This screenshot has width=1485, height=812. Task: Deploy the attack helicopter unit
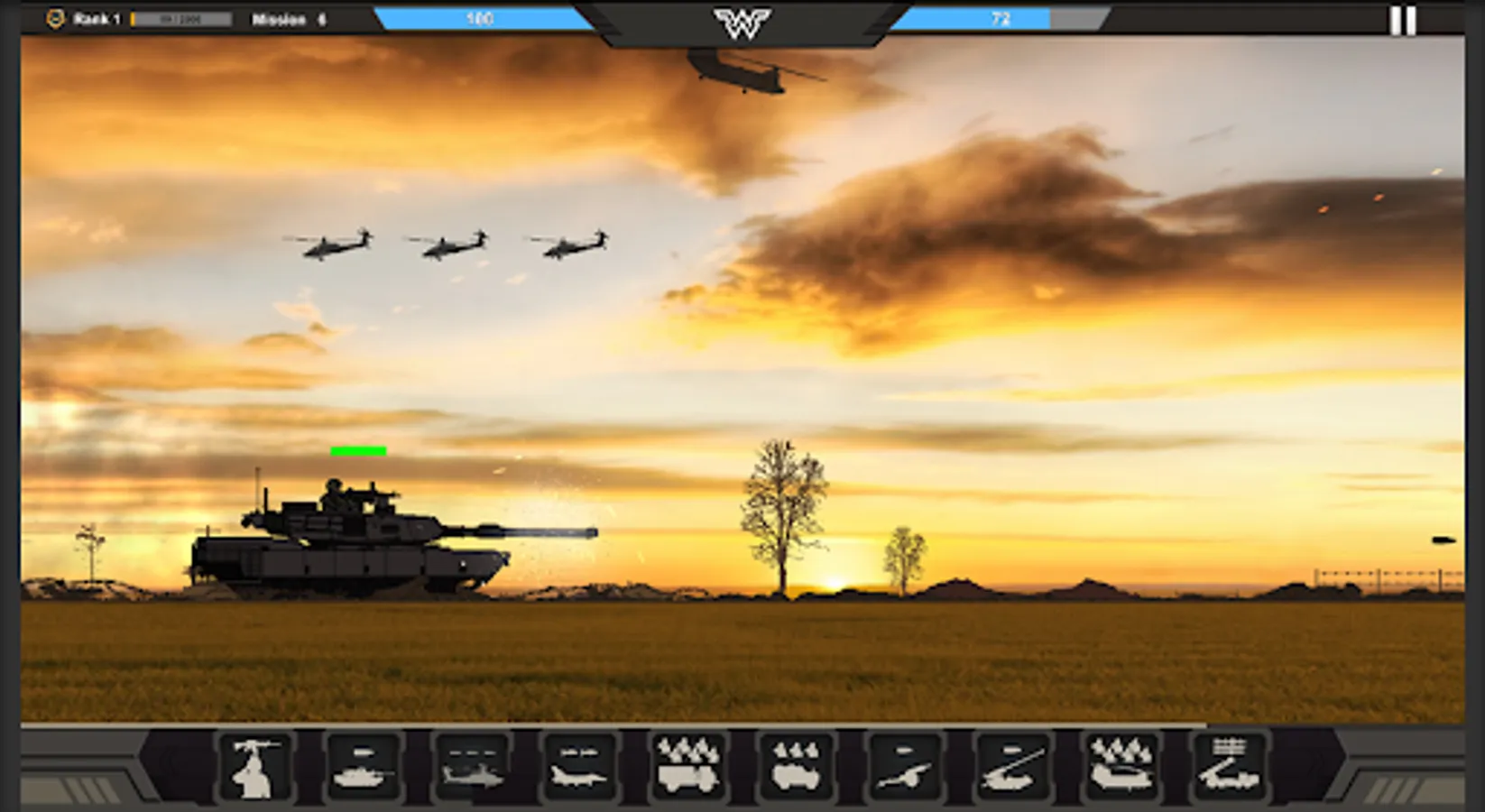click(474, 769)
